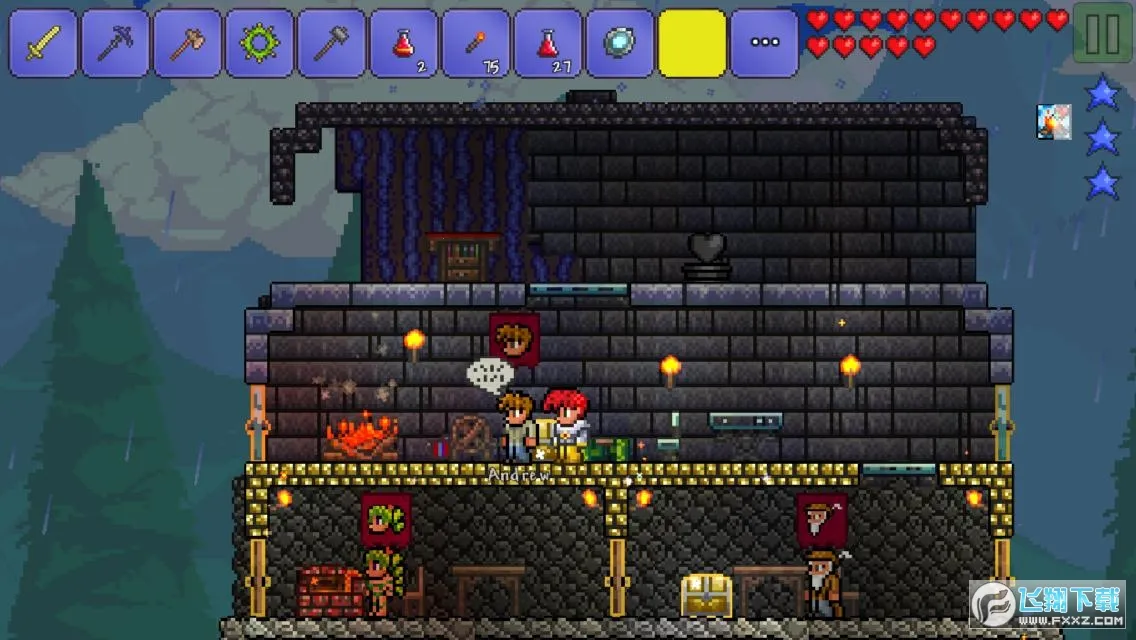Switch to the hammer in the hotbar
The image size is (1136, 640).
pyautogui.click(x=331, y=43)
